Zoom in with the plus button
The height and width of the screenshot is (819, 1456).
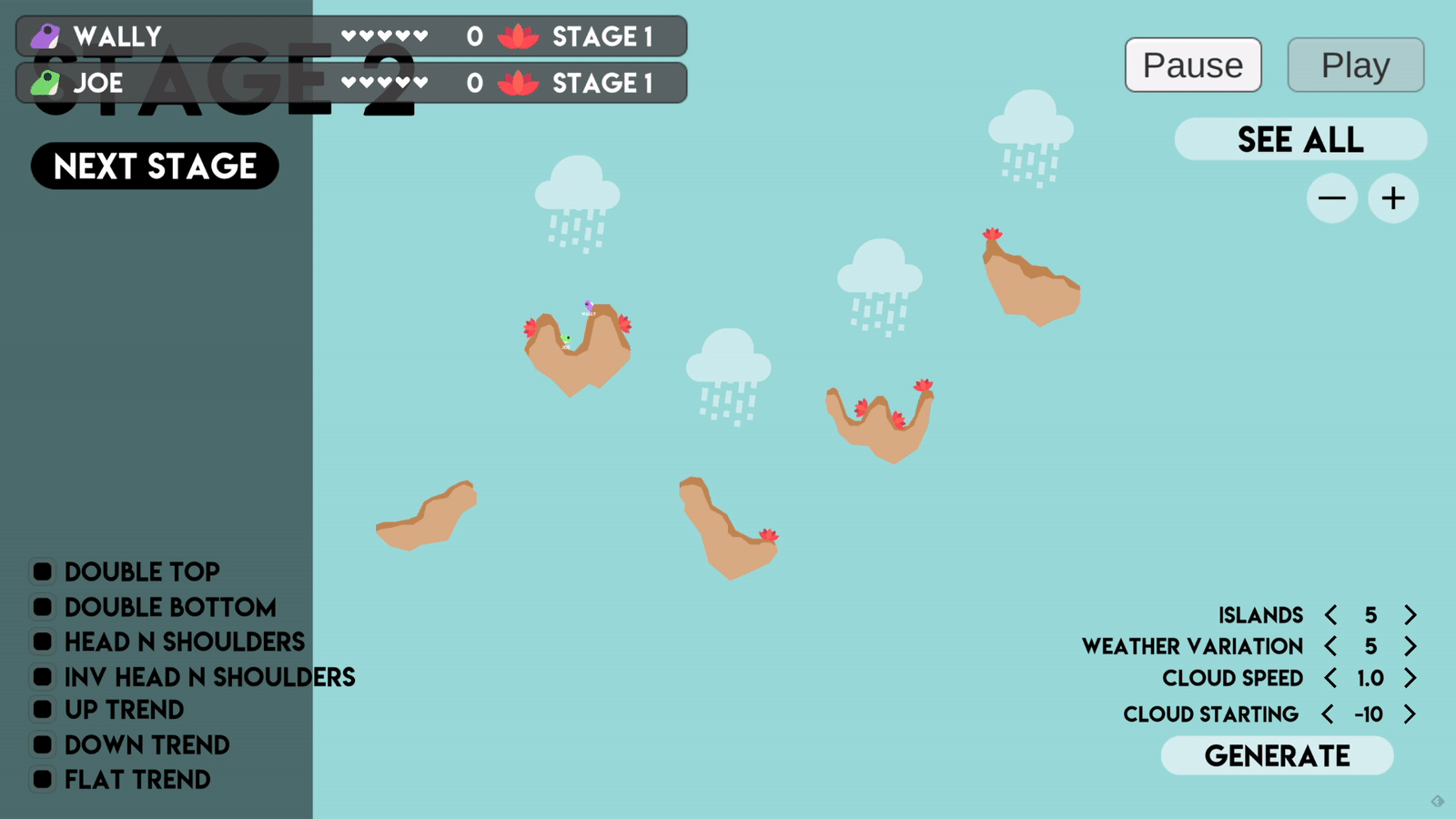1393,198
